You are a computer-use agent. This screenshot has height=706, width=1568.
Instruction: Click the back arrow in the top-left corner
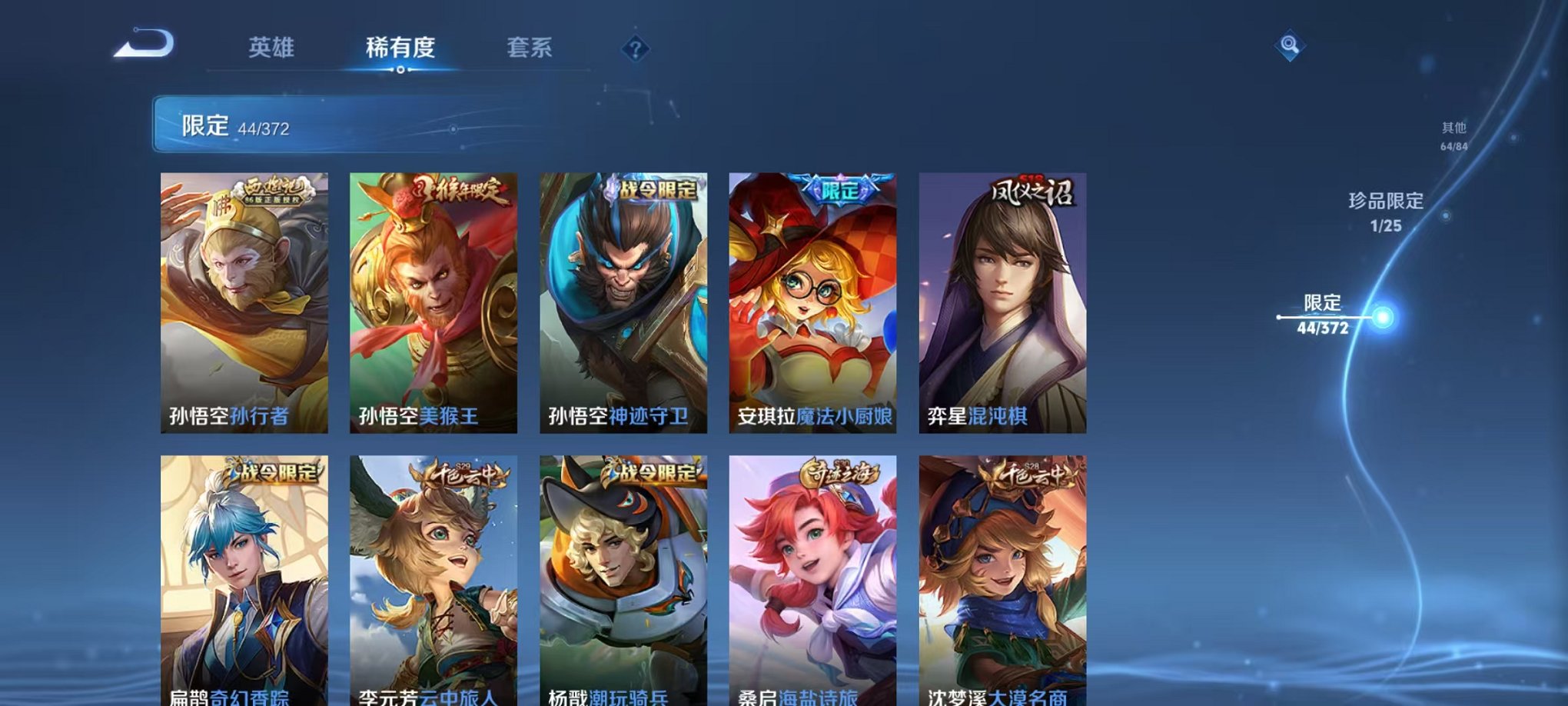pos(142,44)
